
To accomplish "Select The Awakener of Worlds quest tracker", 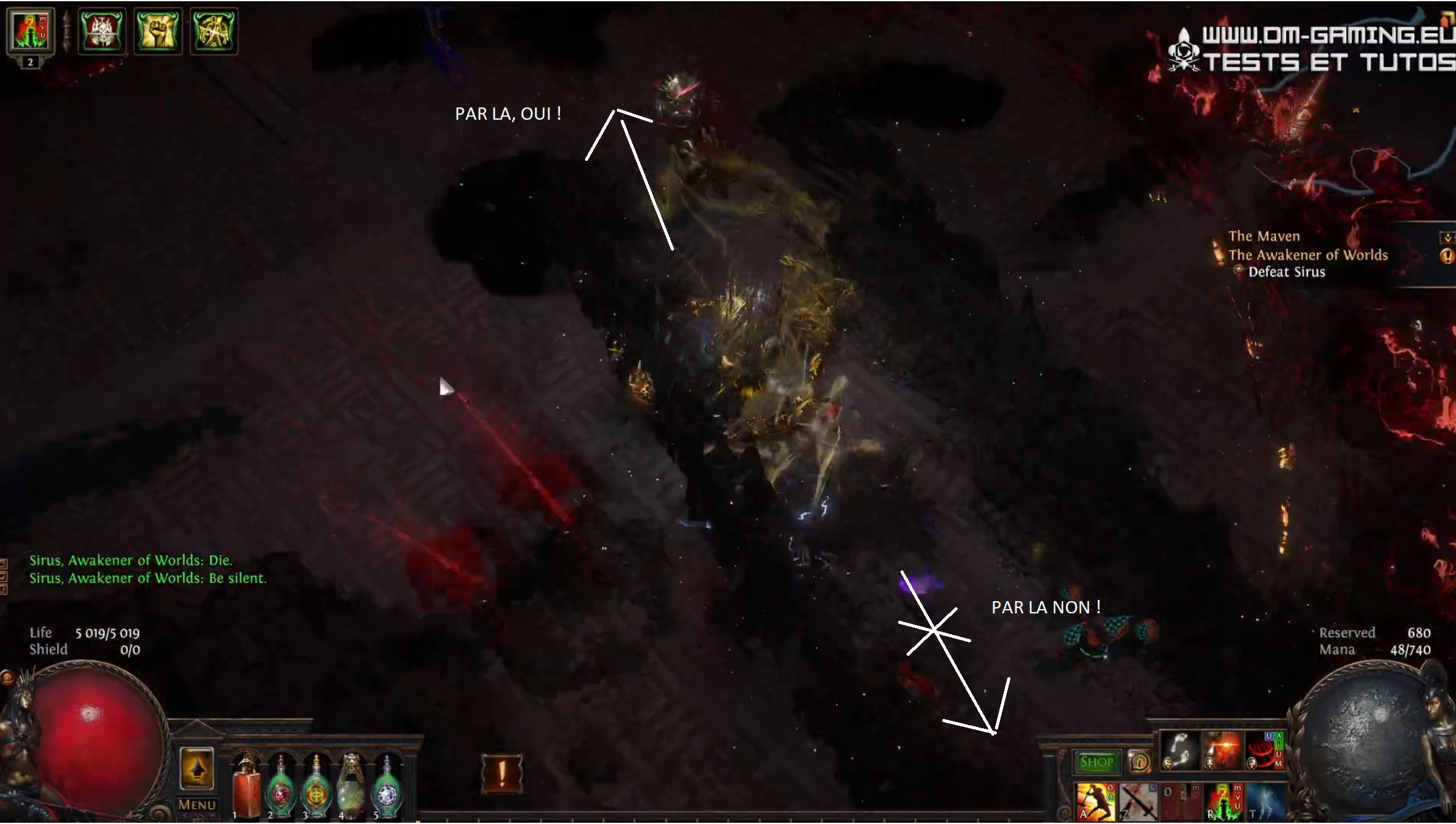I will click(x=1307, y=255).
